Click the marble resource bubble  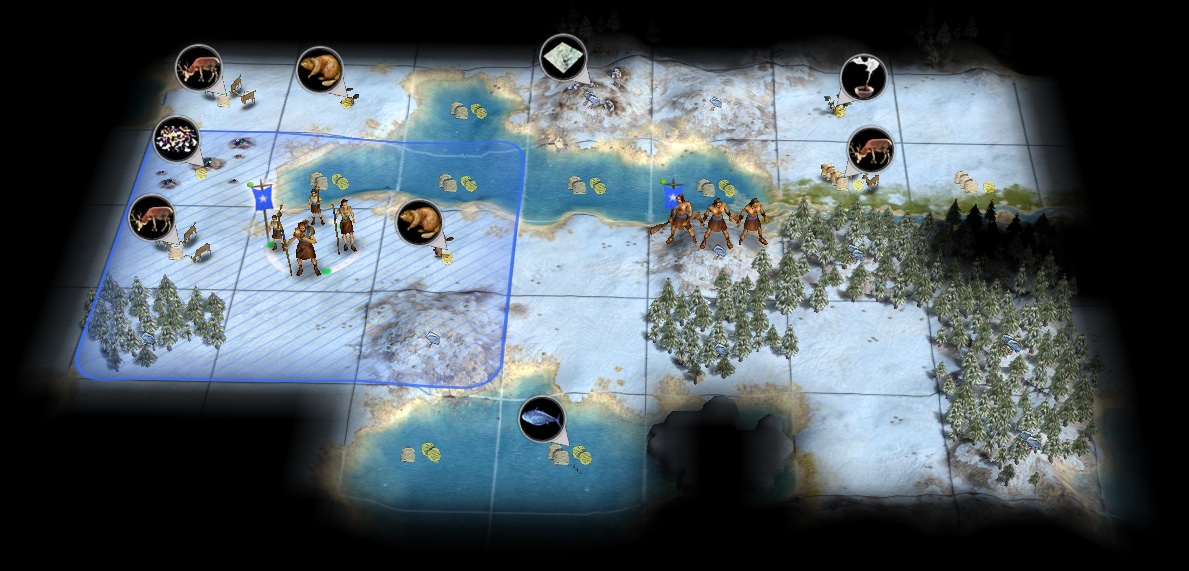(563, 57)
